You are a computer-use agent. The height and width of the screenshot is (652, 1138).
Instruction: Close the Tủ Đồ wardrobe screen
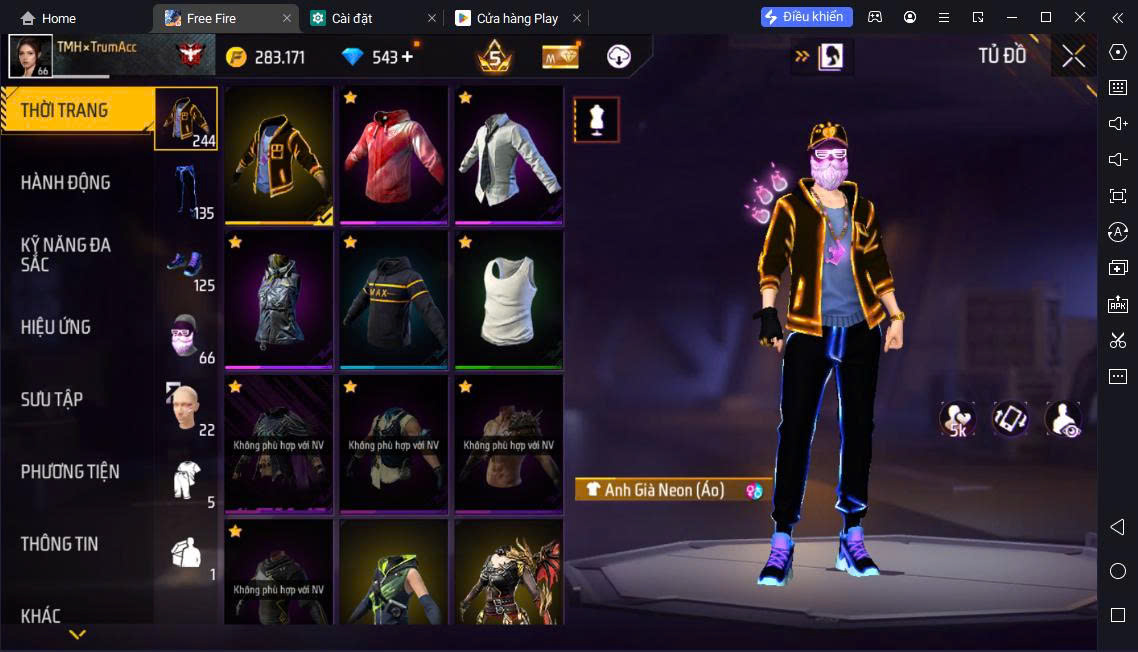[1073, 56]
